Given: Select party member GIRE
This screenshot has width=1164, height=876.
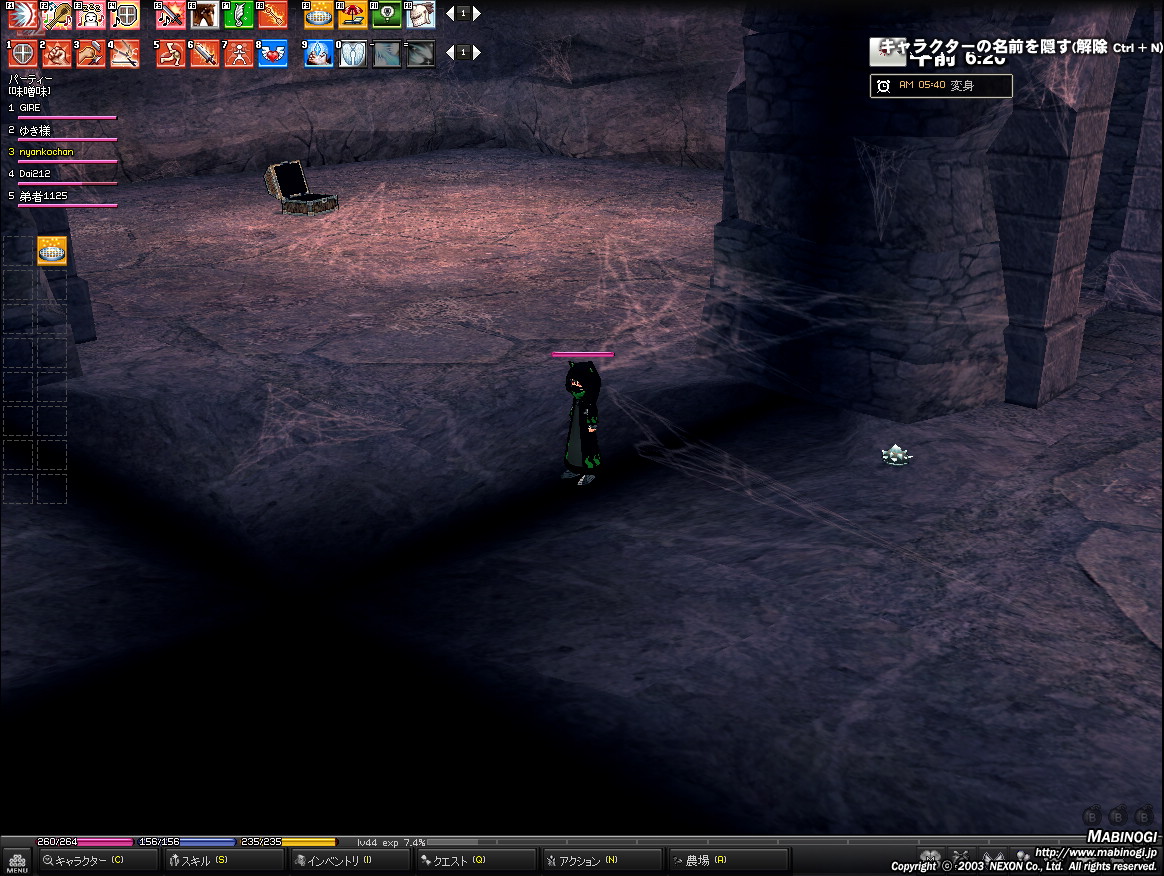Looking at the screenshot, I should (x=31, y=107).
